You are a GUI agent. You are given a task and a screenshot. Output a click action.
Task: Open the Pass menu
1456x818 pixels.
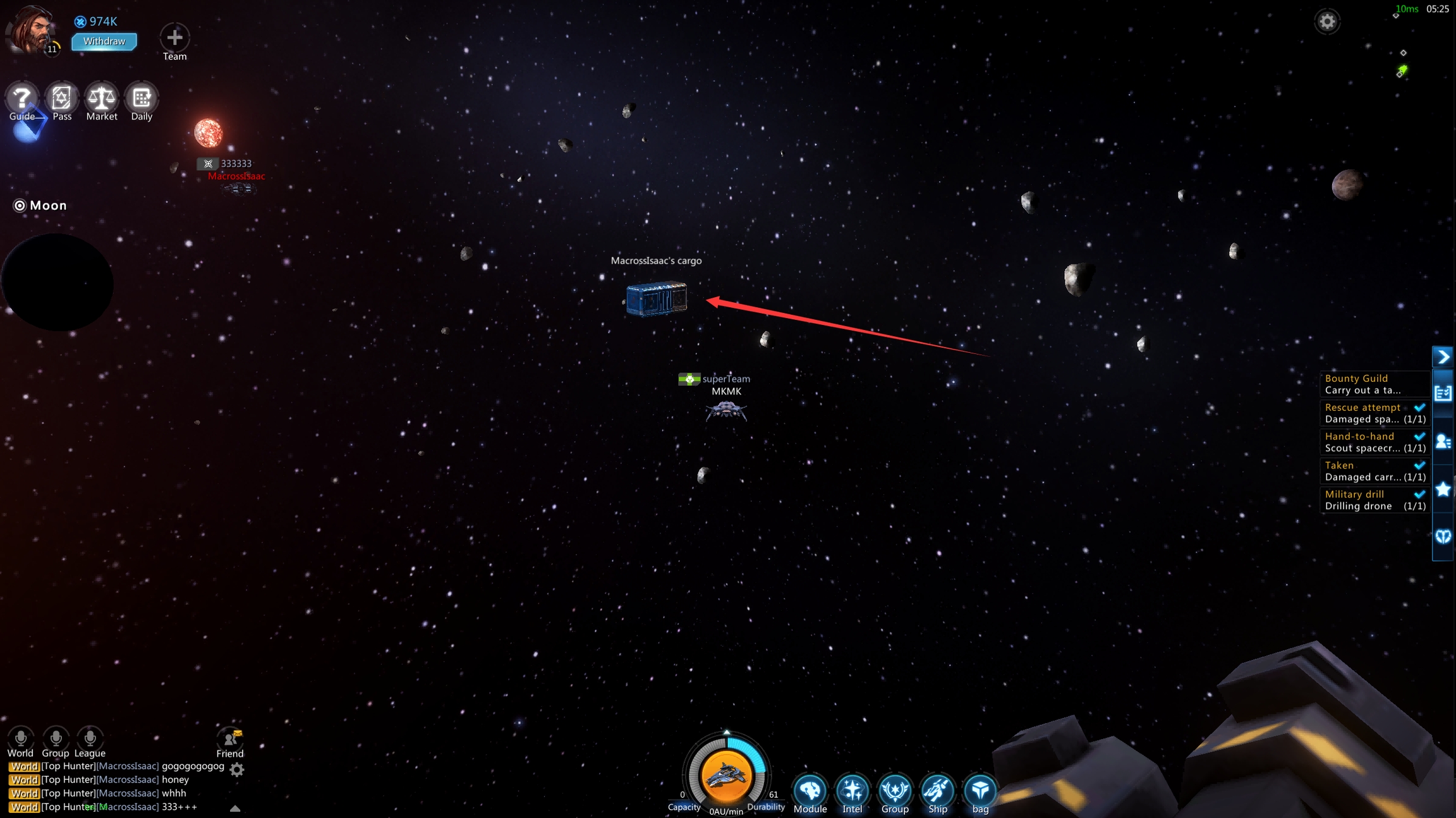point(61,98)
